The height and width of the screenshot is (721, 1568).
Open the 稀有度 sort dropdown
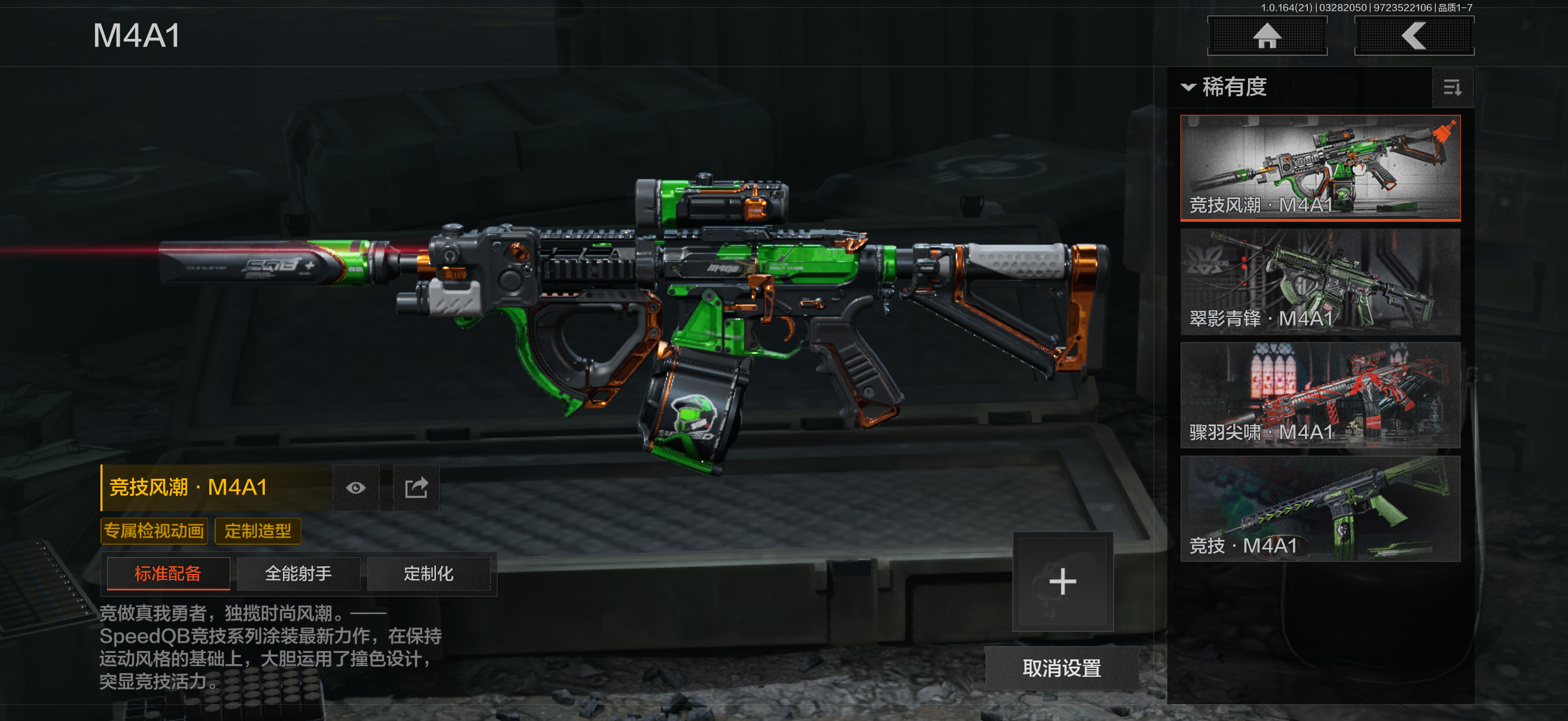[1225, 87]
